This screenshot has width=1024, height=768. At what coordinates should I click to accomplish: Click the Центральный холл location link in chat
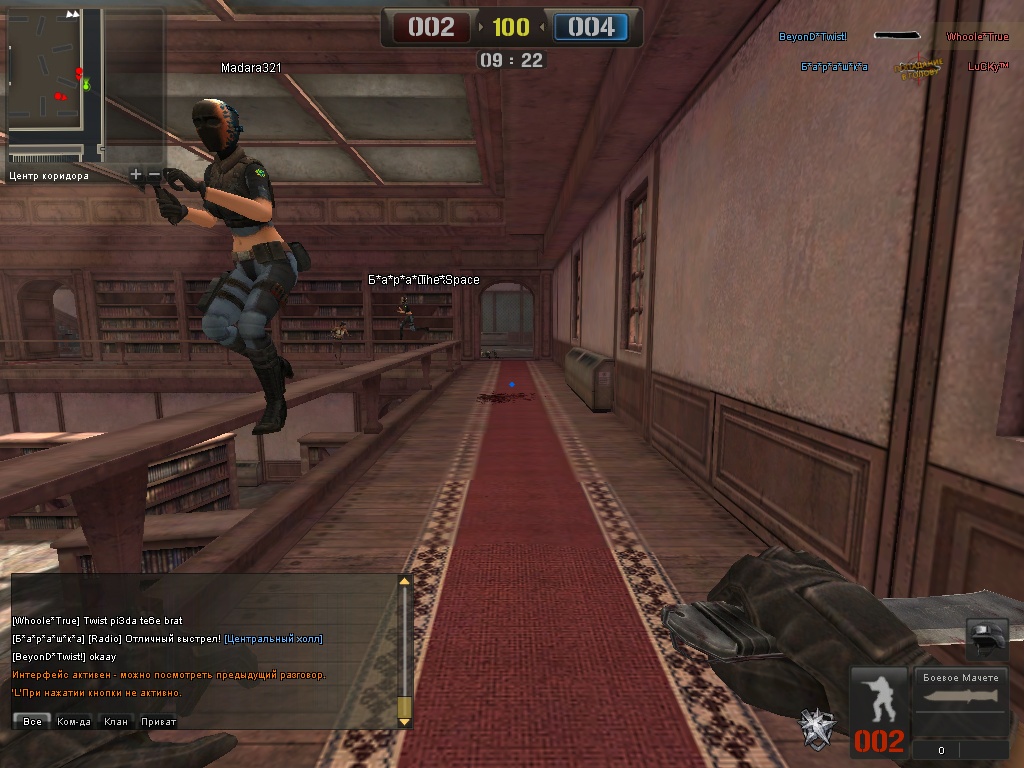[273, 639]
